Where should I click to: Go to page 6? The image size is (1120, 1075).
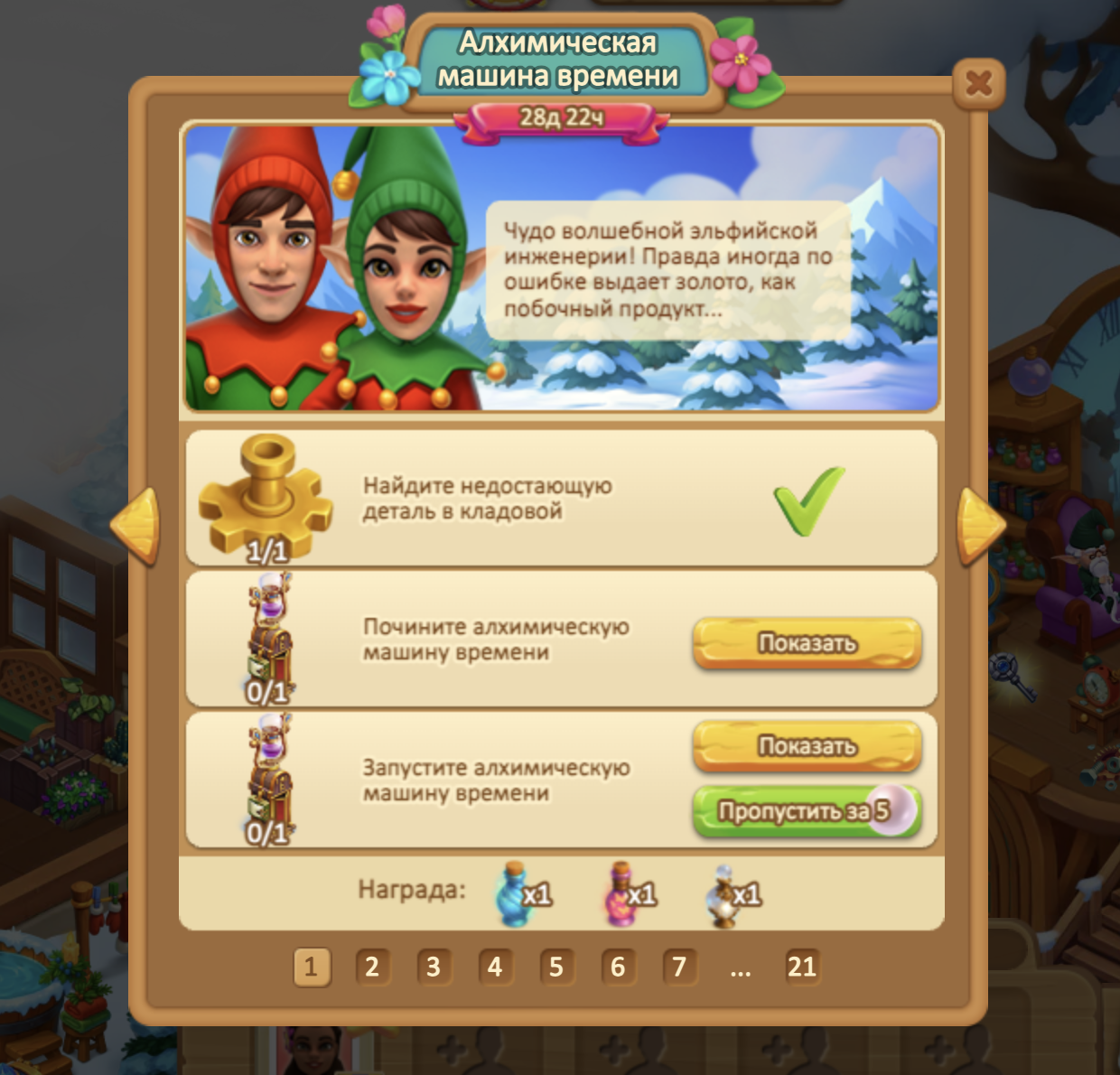coord(618,967)
